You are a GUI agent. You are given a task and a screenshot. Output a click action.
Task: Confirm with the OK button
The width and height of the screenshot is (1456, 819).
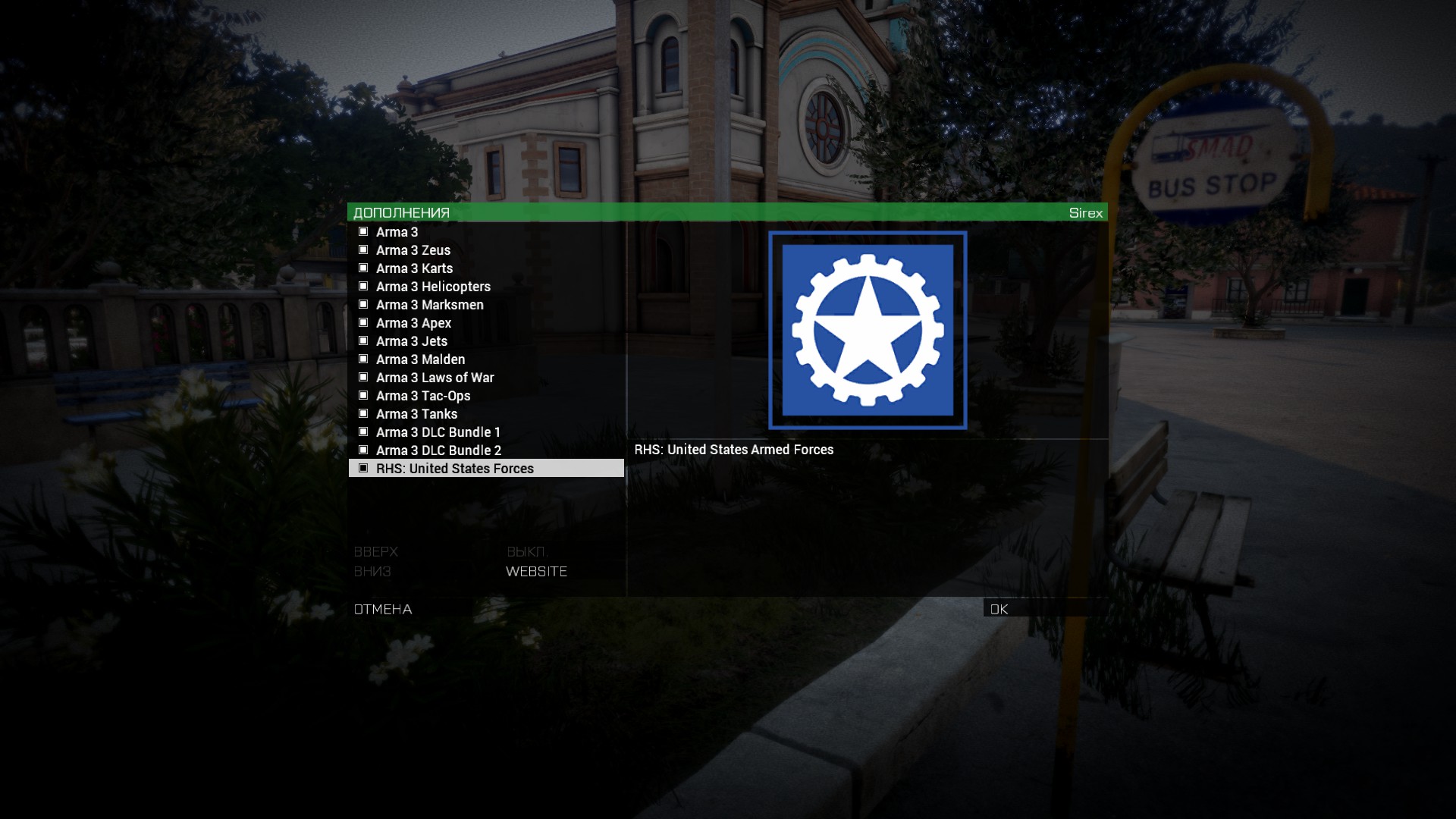(999, 609)
